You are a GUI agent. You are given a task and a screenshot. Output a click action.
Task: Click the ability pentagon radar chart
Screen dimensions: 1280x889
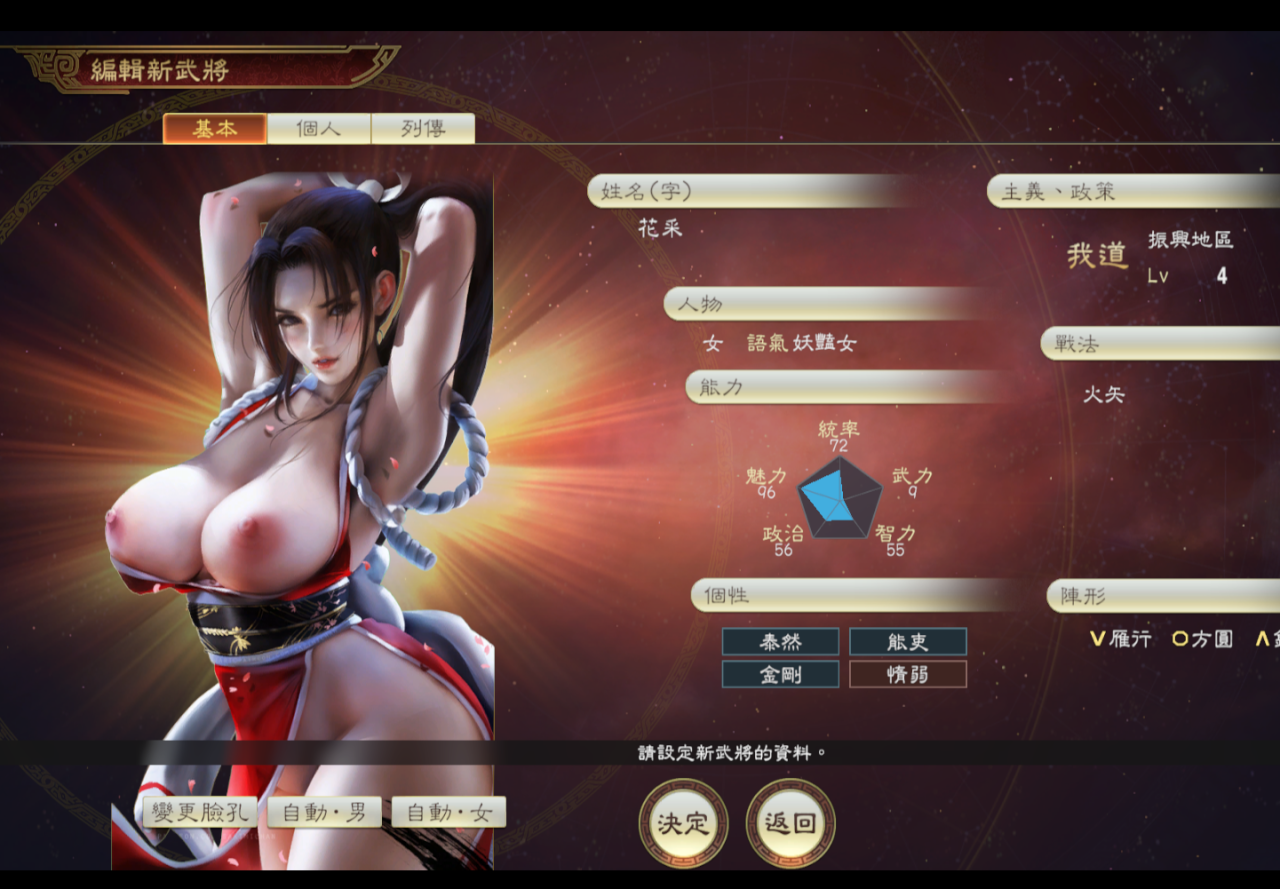coord(839,497)
